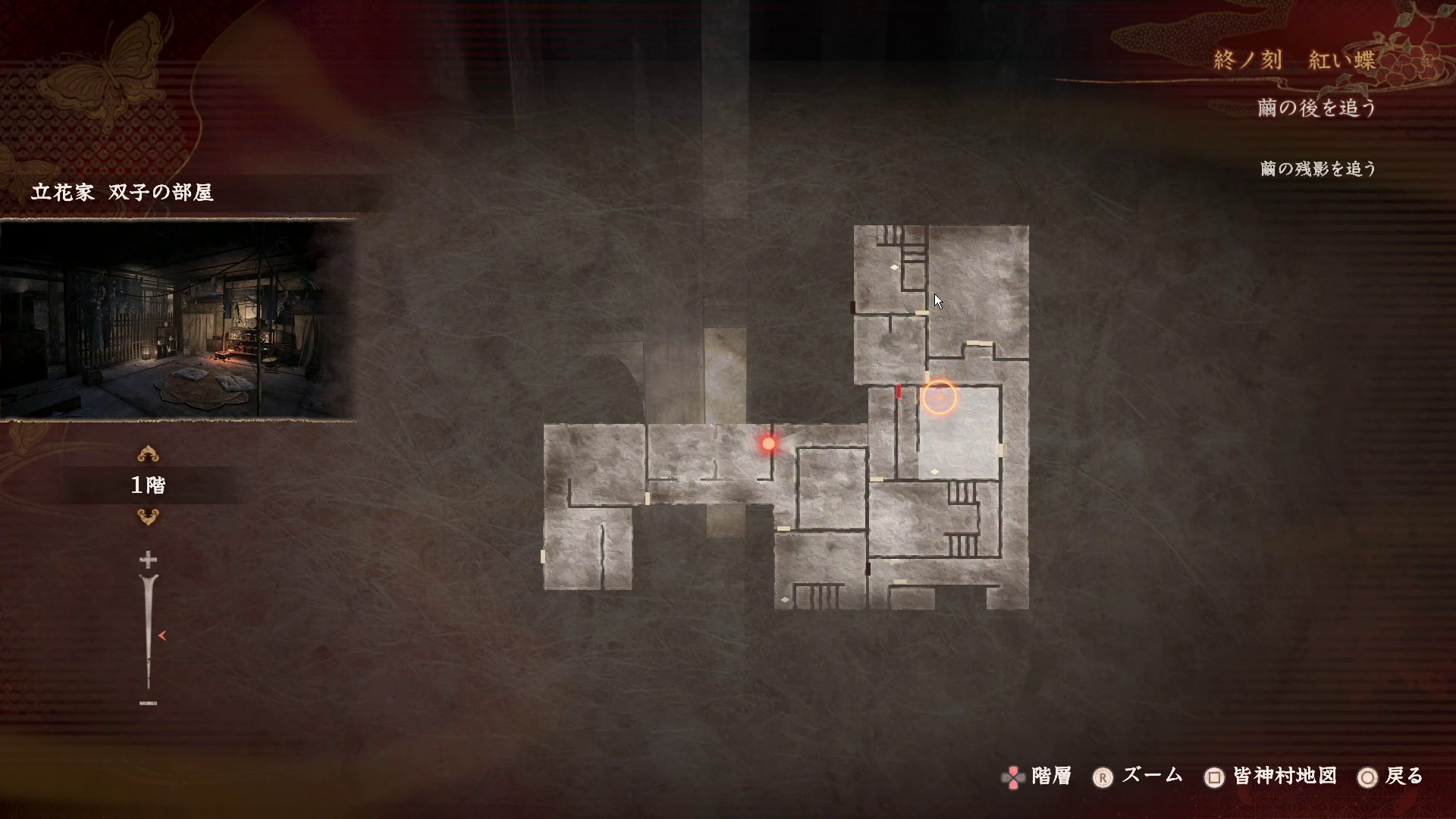Select the orange ring marker on the map
Screen dimensions: 1456x819
939,397
